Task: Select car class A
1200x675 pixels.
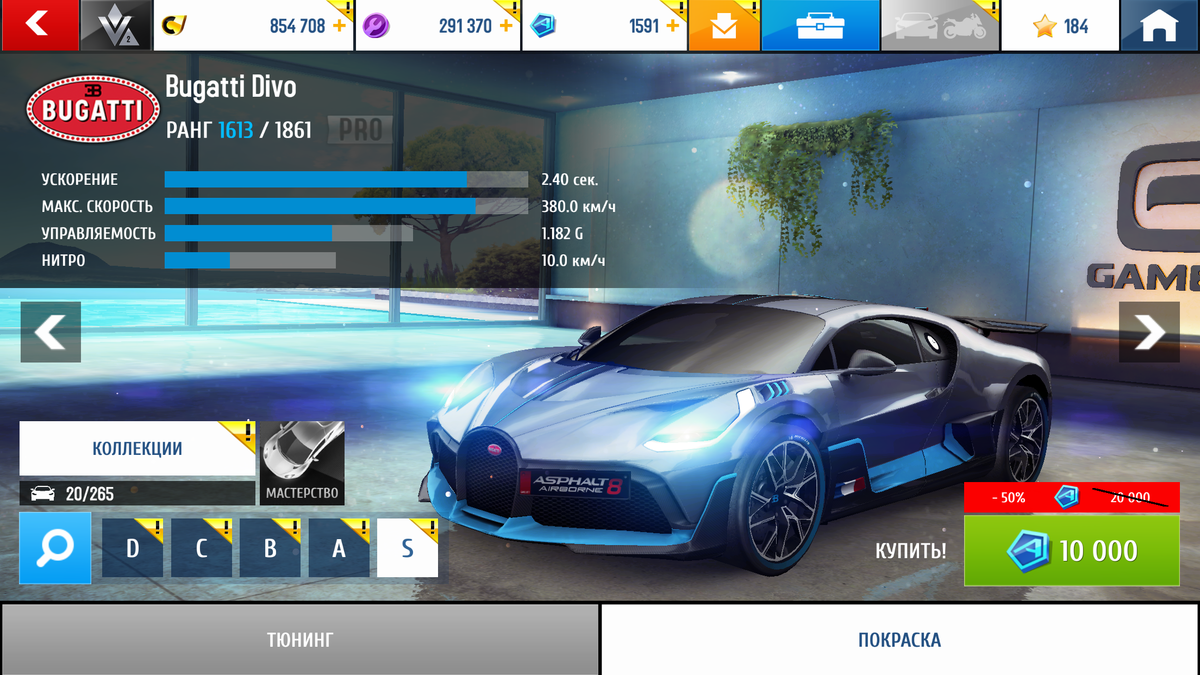Action: (x=339, y=548)
